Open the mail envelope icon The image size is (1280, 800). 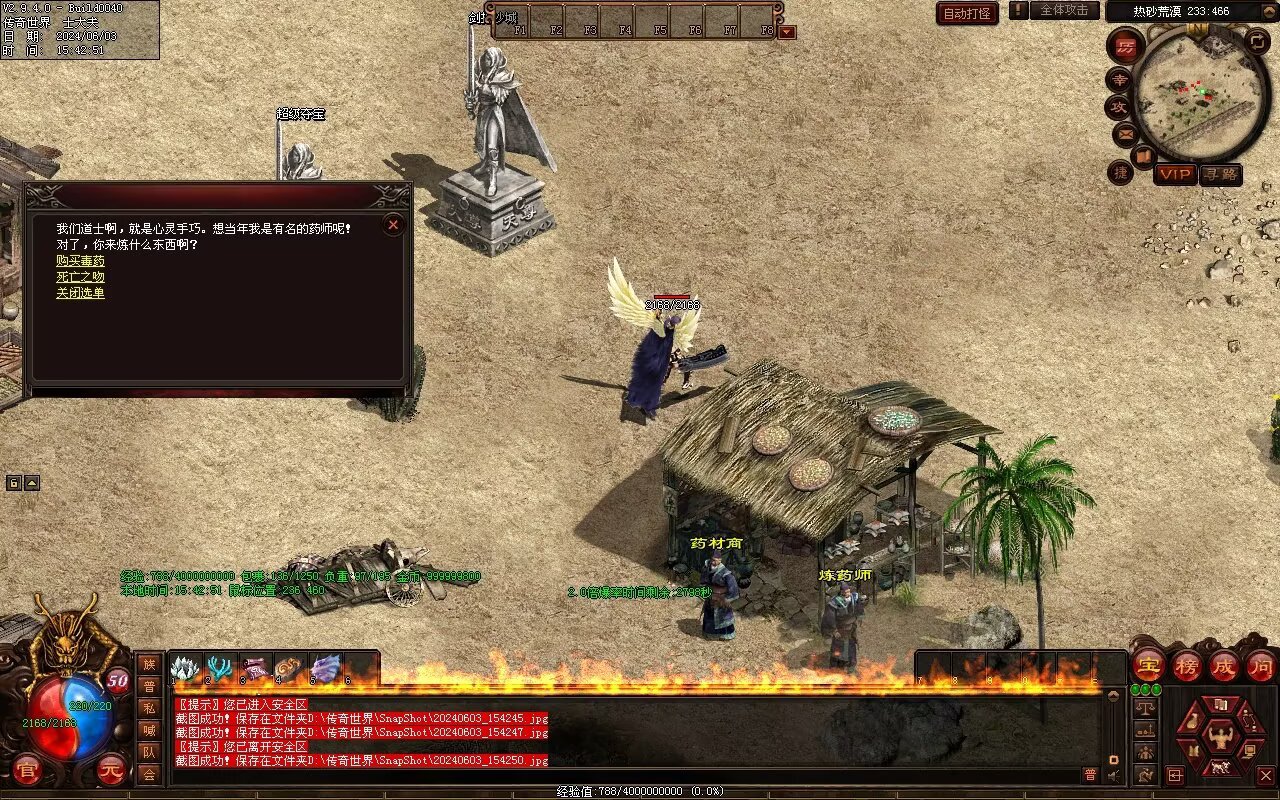pyautogui.click(x=1125, y=133)
